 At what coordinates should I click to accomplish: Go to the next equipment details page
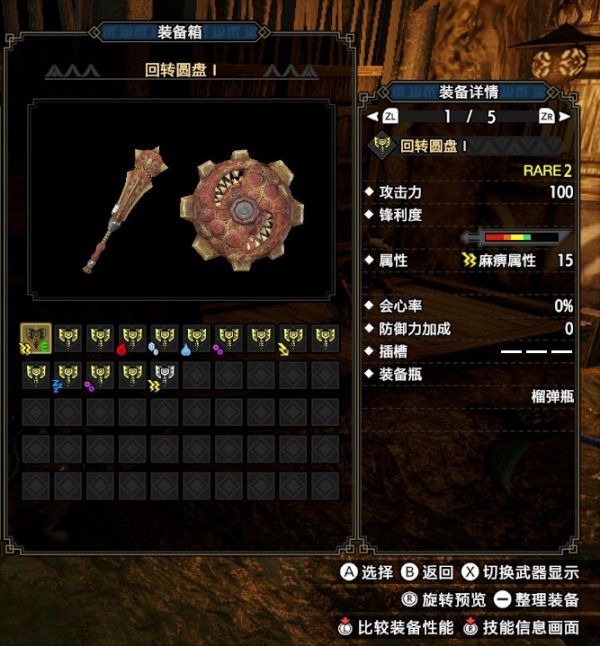547,117
